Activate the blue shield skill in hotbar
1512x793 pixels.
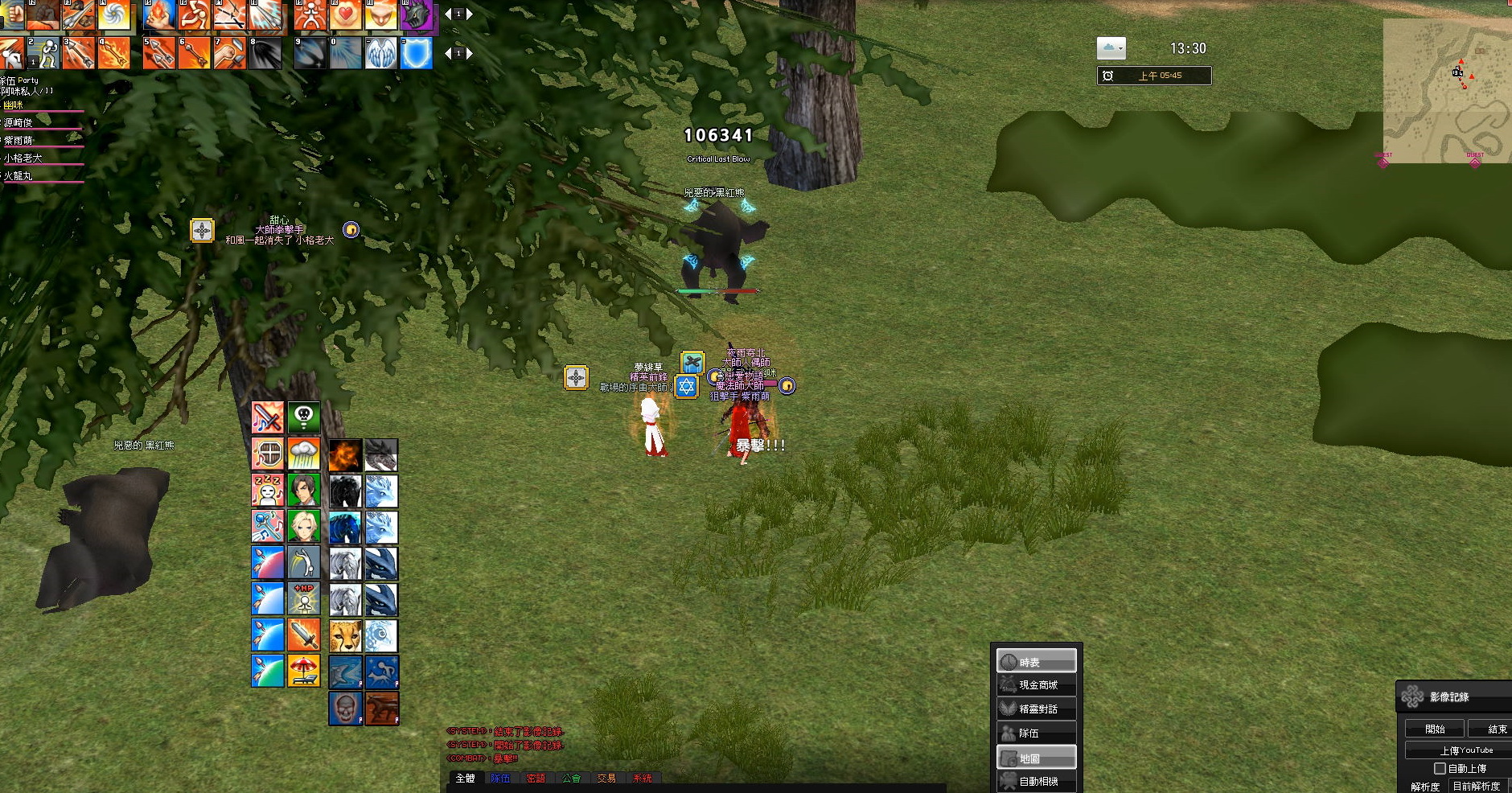[417, 54]
